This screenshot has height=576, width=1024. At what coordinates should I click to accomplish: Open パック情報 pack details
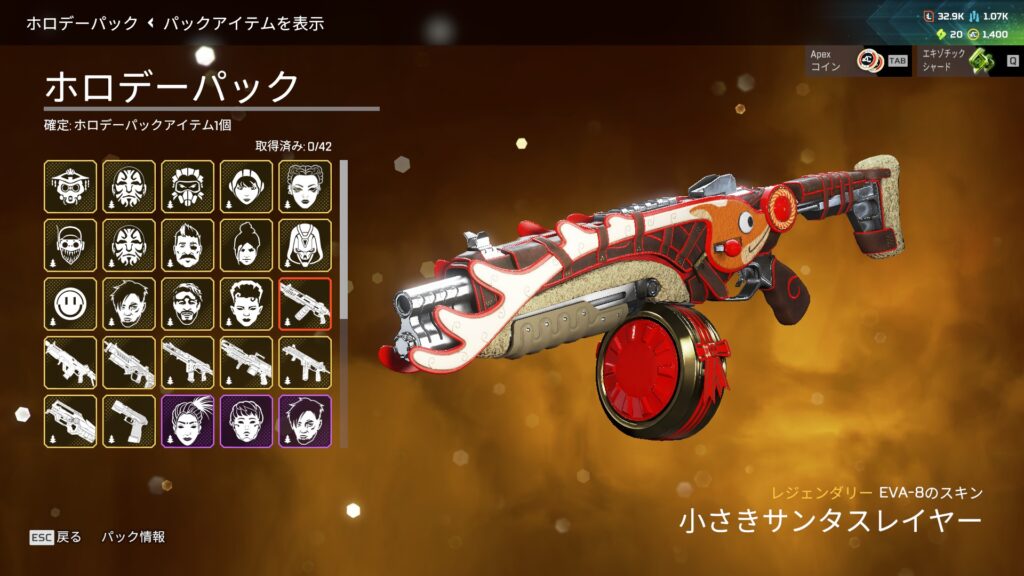click(133, 537)
